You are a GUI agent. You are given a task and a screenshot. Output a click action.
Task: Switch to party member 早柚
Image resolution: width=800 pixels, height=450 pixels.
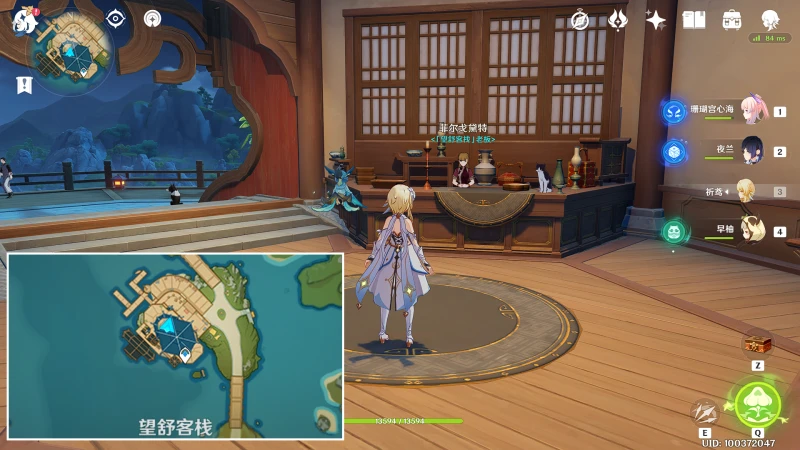[x=750, y=229]
